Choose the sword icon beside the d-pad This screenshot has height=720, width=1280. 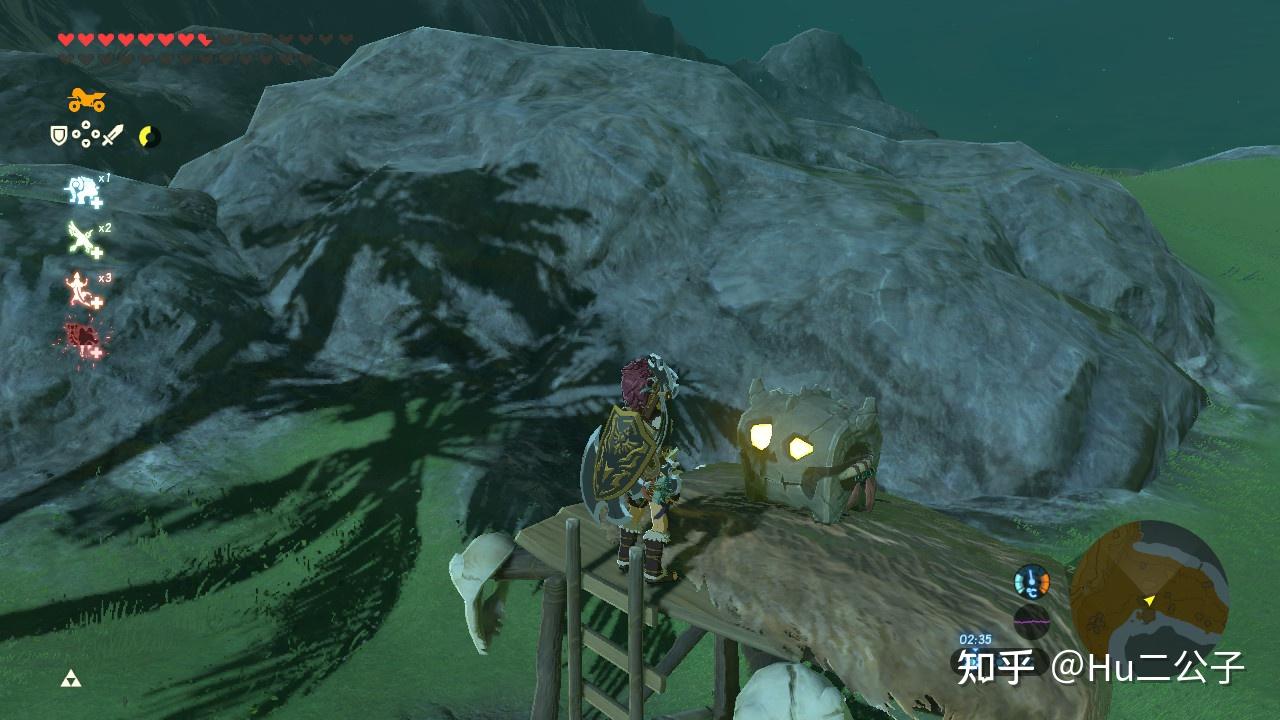(113, 135)
